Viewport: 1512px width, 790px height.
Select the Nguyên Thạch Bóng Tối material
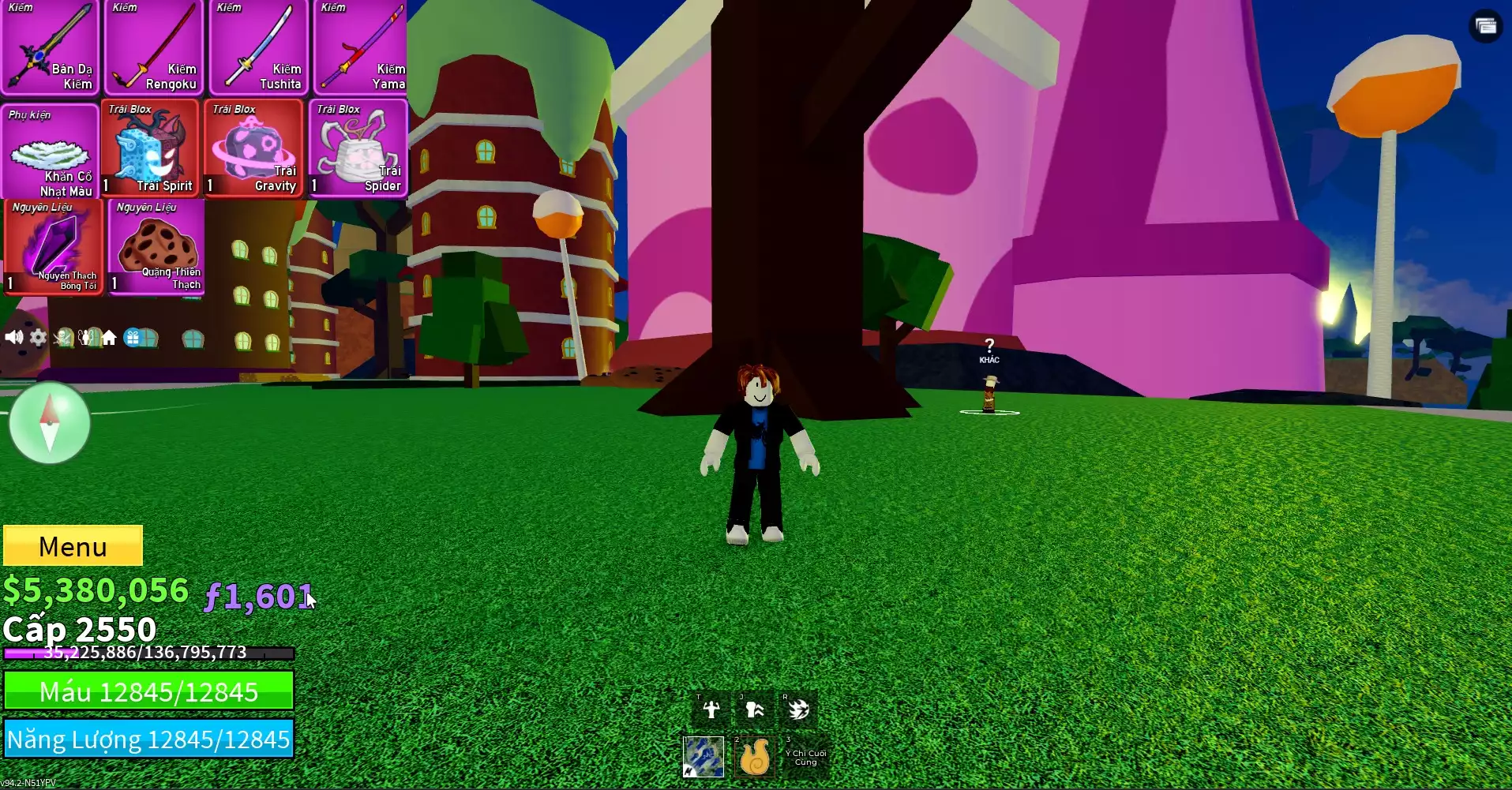click(54, 247)
